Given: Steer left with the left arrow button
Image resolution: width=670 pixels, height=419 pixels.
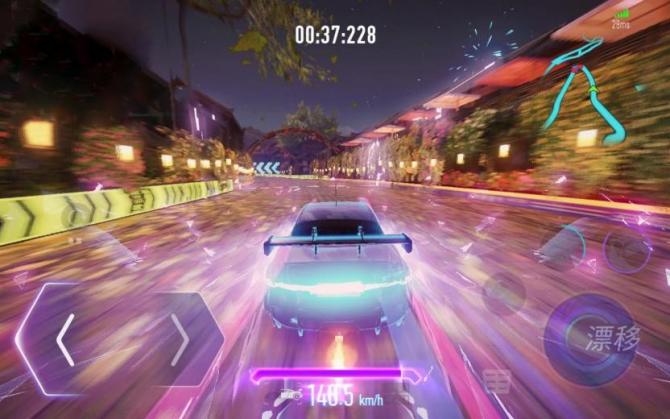Looking at the screenshot, I should point(65,340).
